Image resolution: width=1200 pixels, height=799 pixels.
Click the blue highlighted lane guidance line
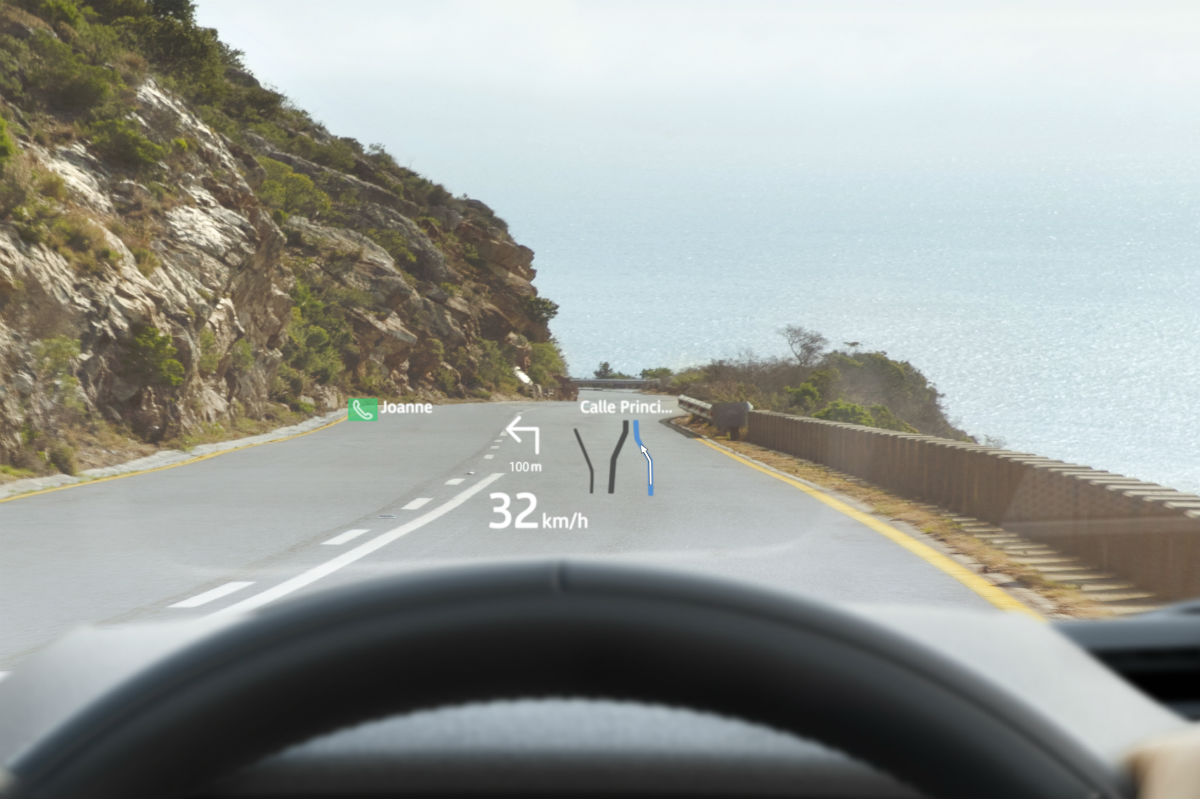[x=646, y=460]
